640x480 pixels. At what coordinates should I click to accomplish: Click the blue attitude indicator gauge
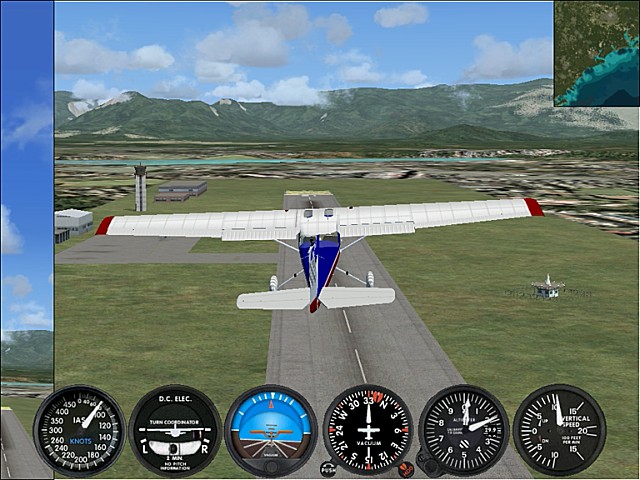point(271,430)
